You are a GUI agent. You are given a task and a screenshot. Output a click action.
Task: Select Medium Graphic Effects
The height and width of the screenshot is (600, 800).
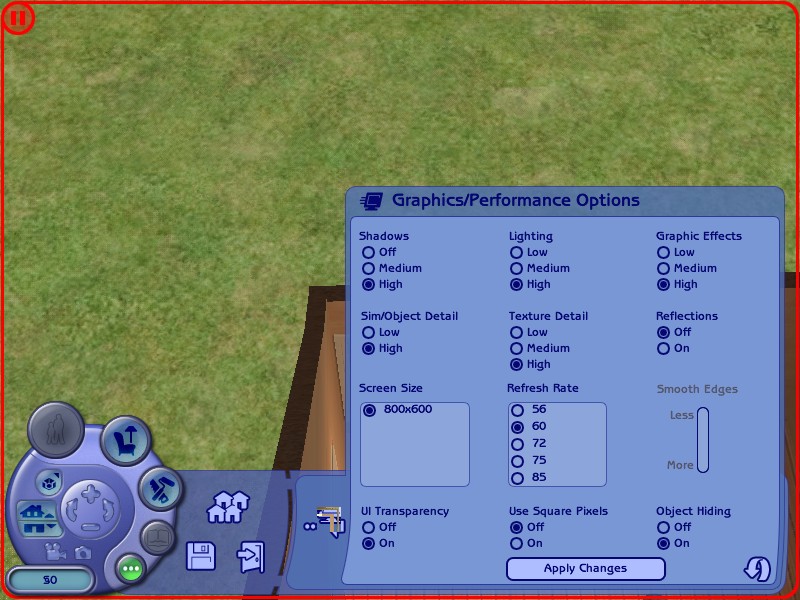(663, 269)
